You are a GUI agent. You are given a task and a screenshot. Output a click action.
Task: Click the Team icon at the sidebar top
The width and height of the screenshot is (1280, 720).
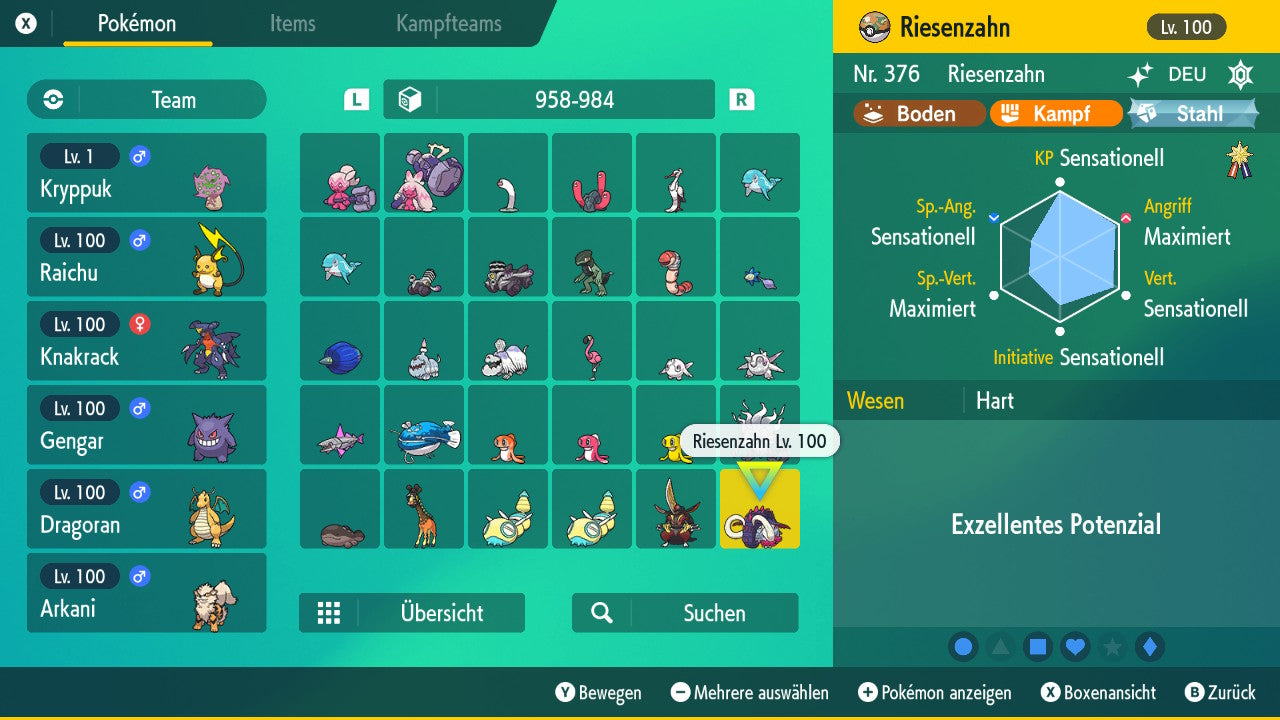pyautogui.click(x=51, y=99)
